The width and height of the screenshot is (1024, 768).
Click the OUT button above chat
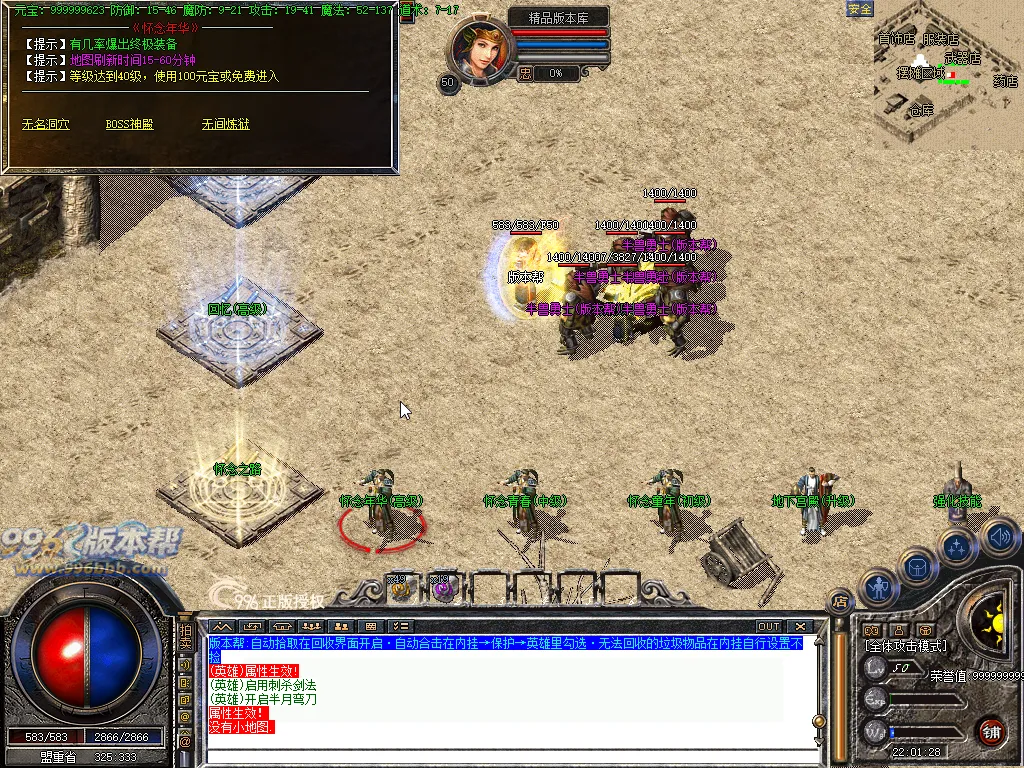[x=768, y=627]
